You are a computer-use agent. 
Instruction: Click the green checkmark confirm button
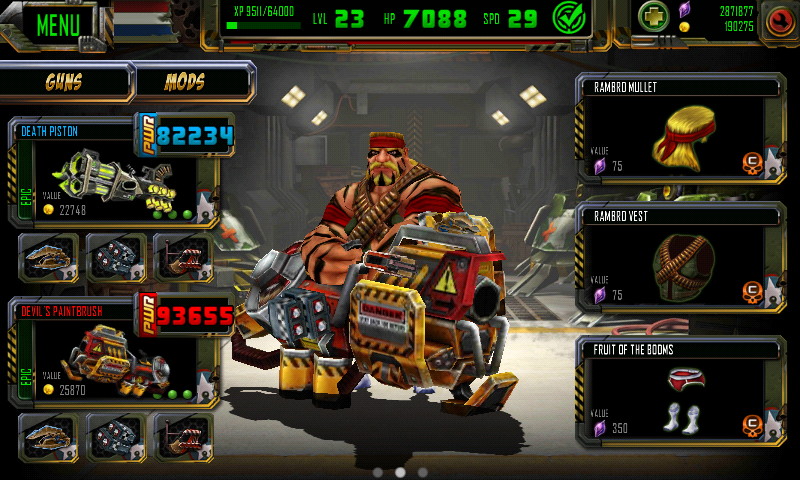click(571, 19)
